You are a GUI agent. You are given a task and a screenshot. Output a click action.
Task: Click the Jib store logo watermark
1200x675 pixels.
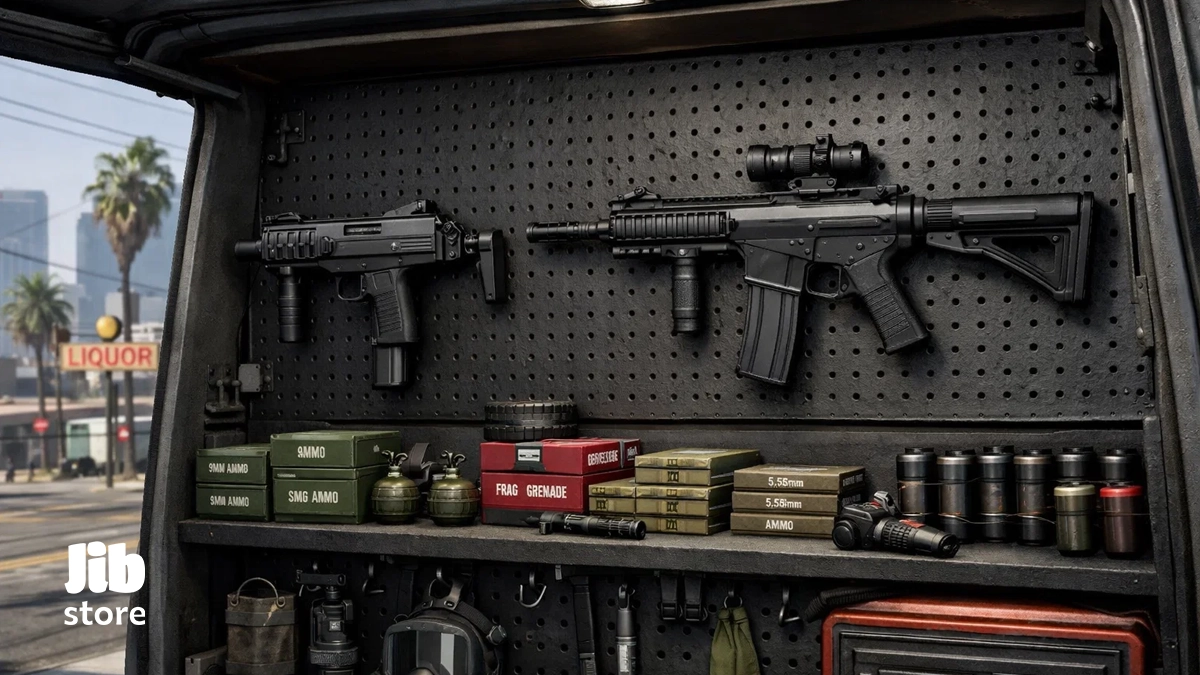click(105, 584)
